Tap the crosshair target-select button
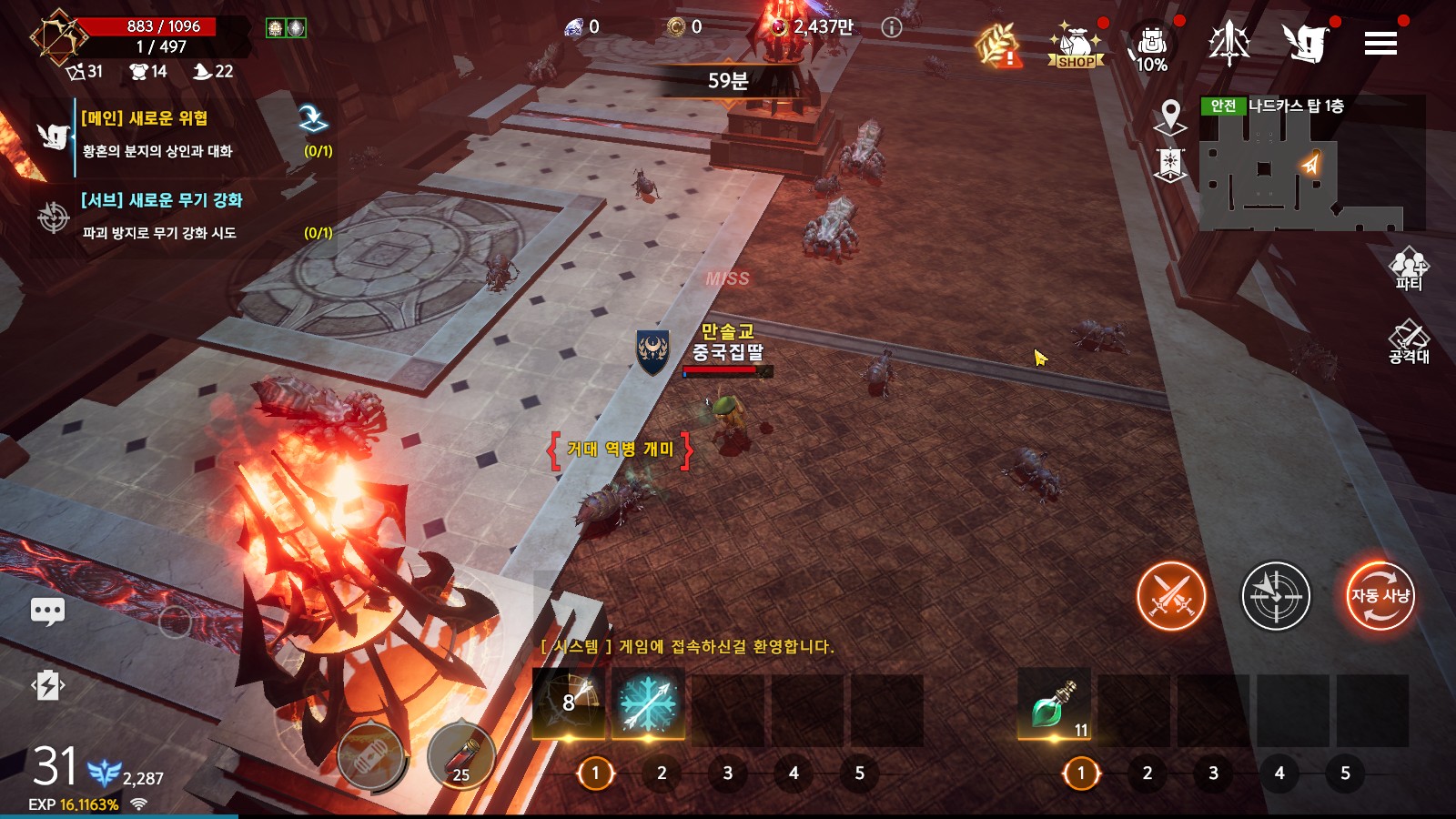 point(1276,596)
